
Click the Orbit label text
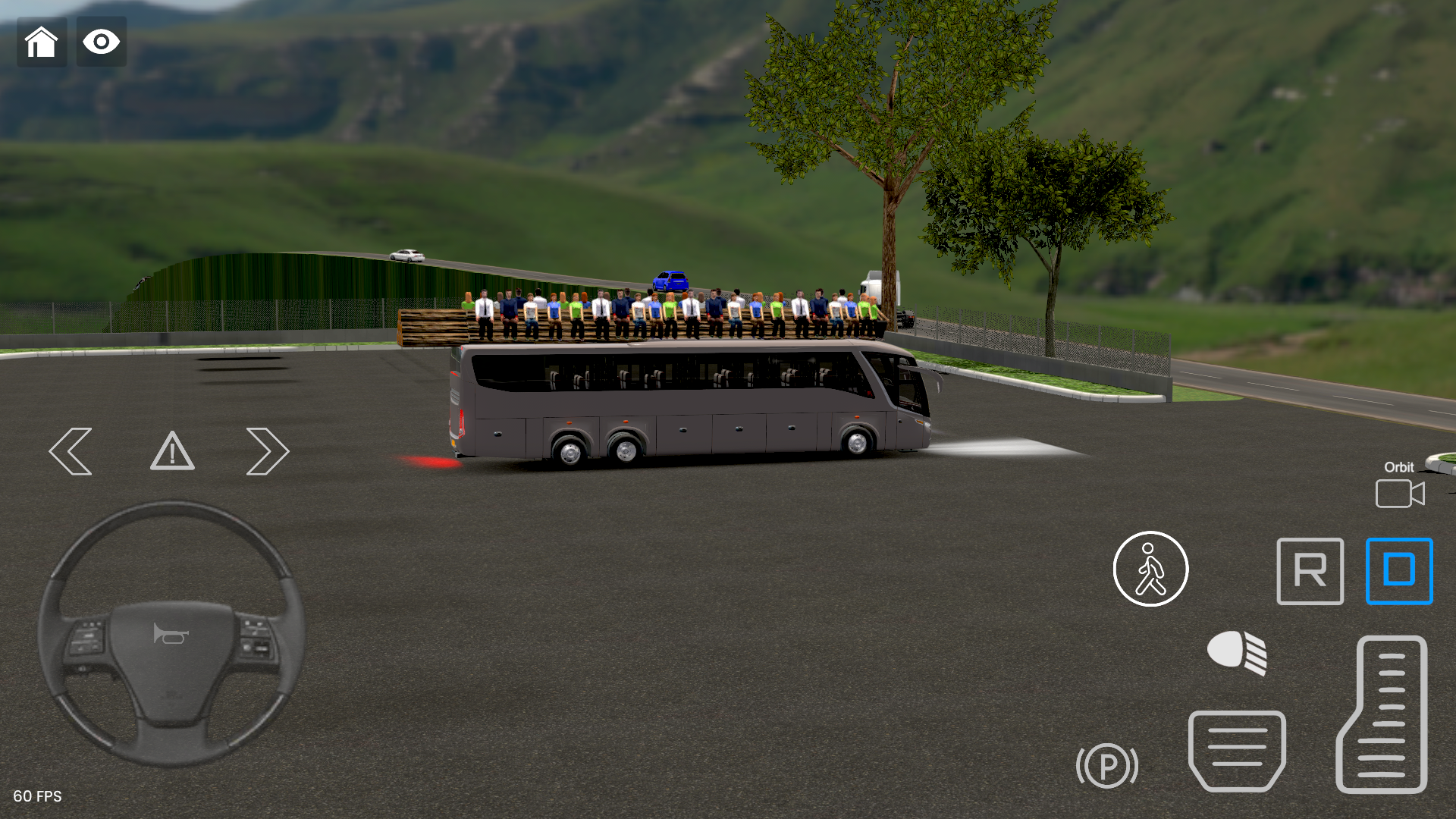(x=1398, y=467)
